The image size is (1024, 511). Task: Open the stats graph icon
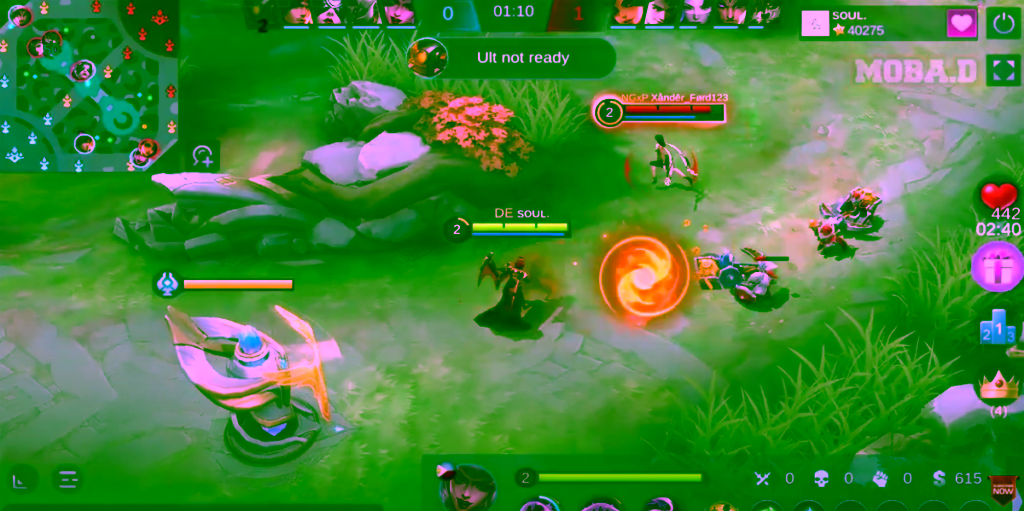tap(21, 480)
